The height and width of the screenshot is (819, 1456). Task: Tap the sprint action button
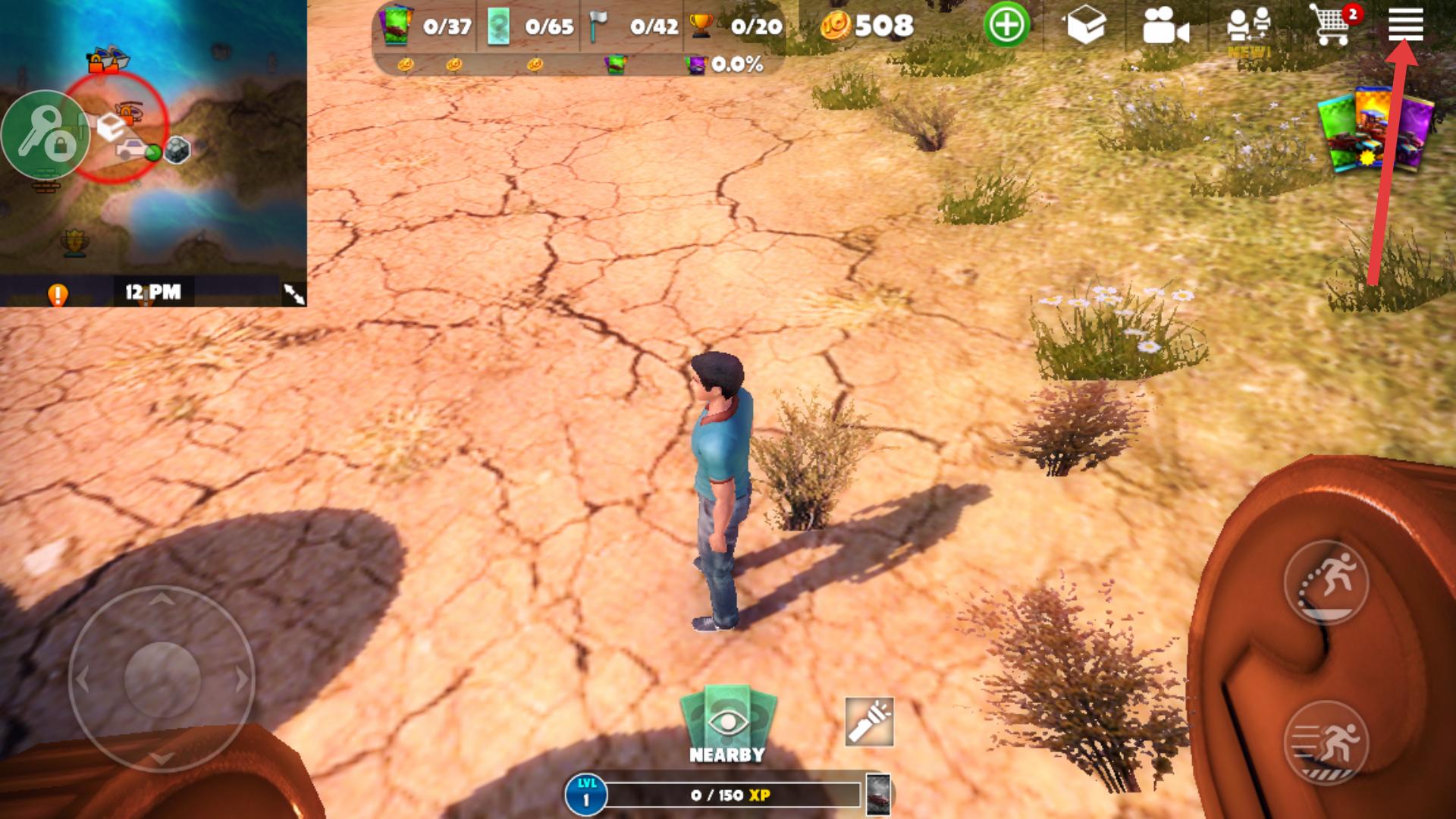tap(1326, 742)
